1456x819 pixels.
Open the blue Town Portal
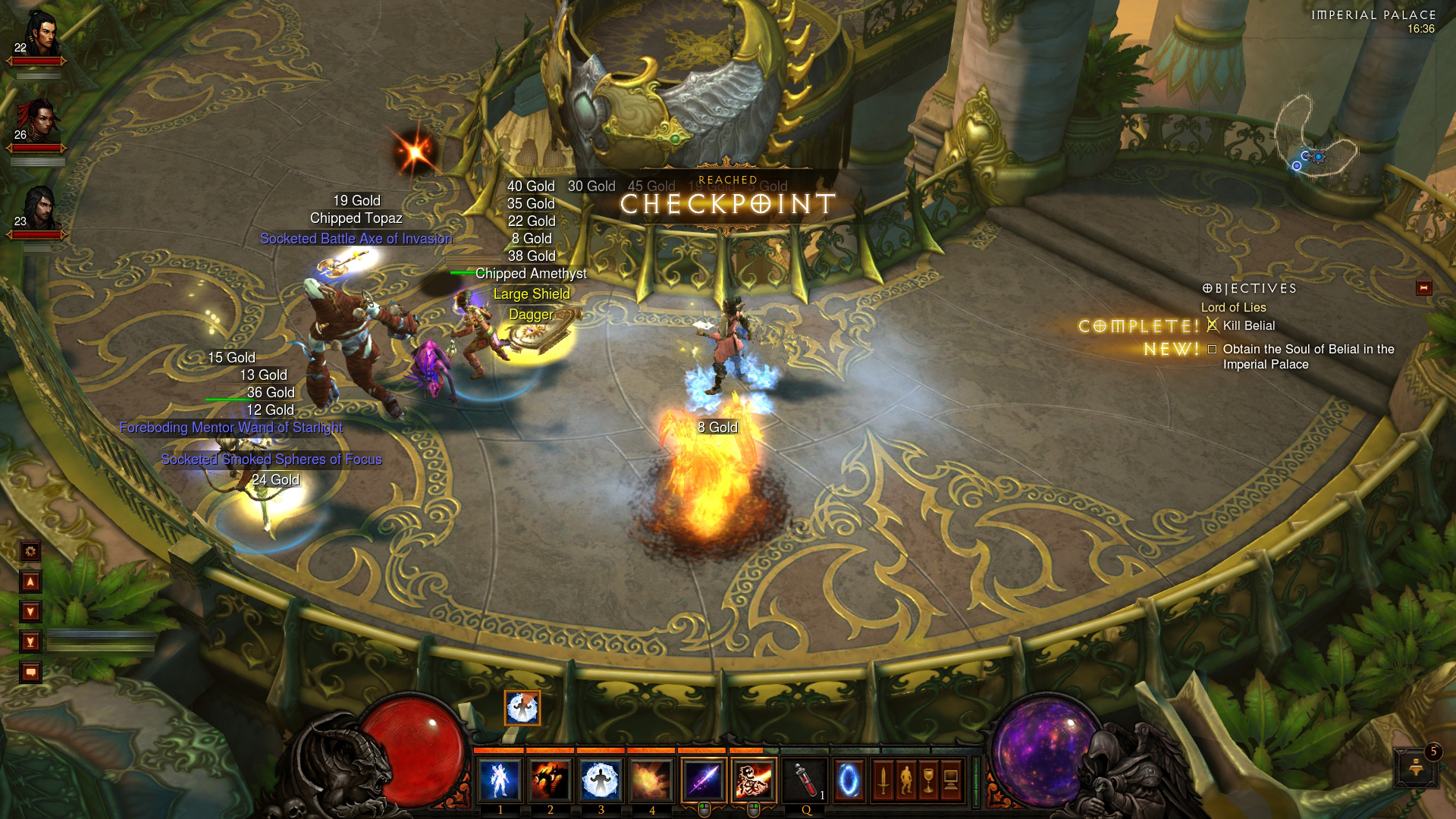coord(848,780)
